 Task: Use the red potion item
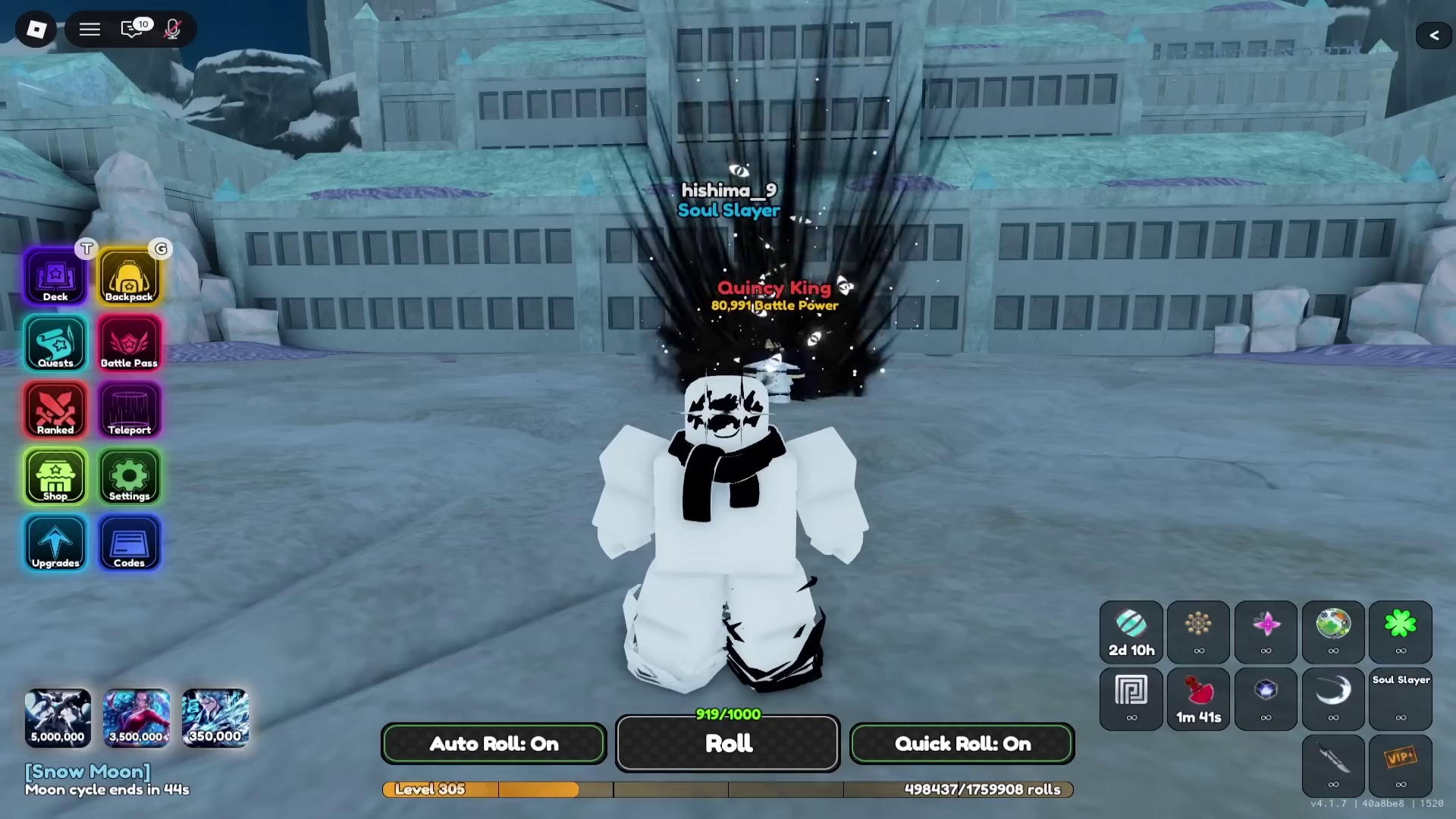tap(1198, 698)
